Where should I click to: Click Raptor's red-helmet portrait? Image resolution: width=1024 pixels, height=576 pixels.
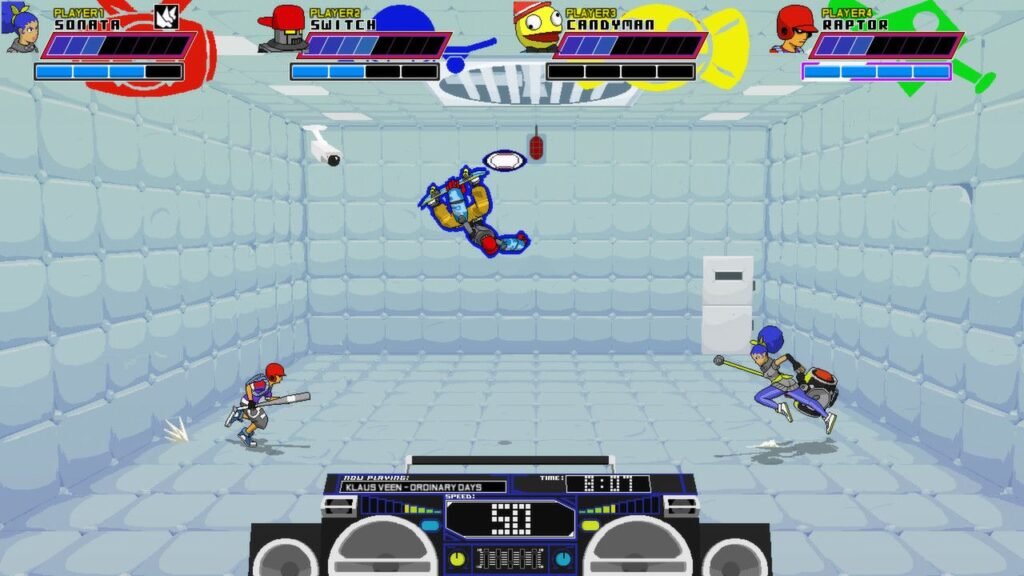(x=795, y=29)
